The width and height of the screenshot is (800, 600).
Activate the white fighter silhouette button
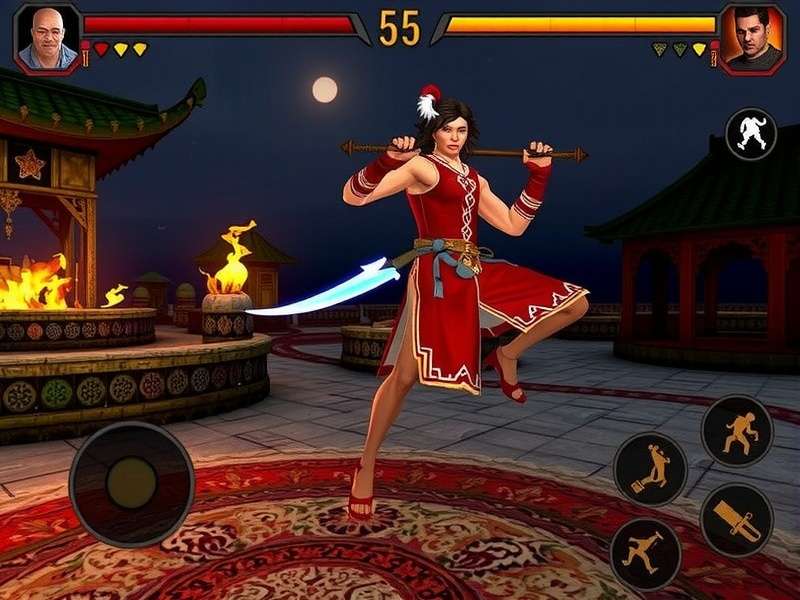click(x=750, y=134)
